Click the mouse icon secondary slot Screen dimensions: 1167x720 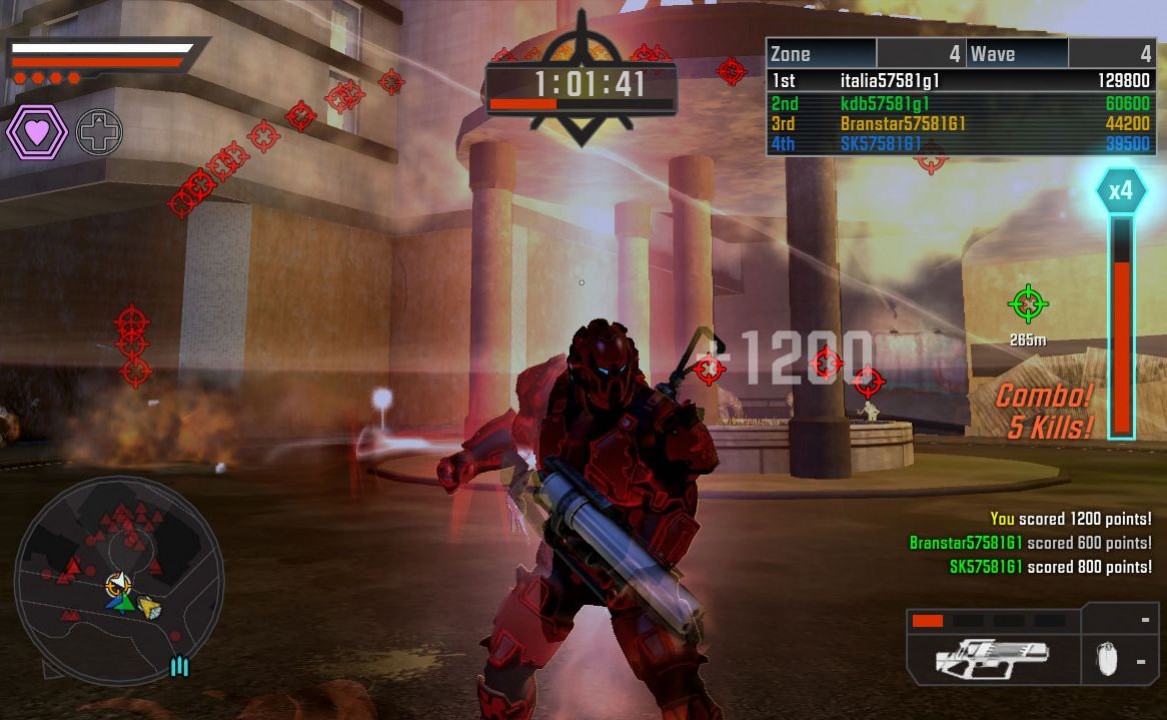tap(1105, 660)
